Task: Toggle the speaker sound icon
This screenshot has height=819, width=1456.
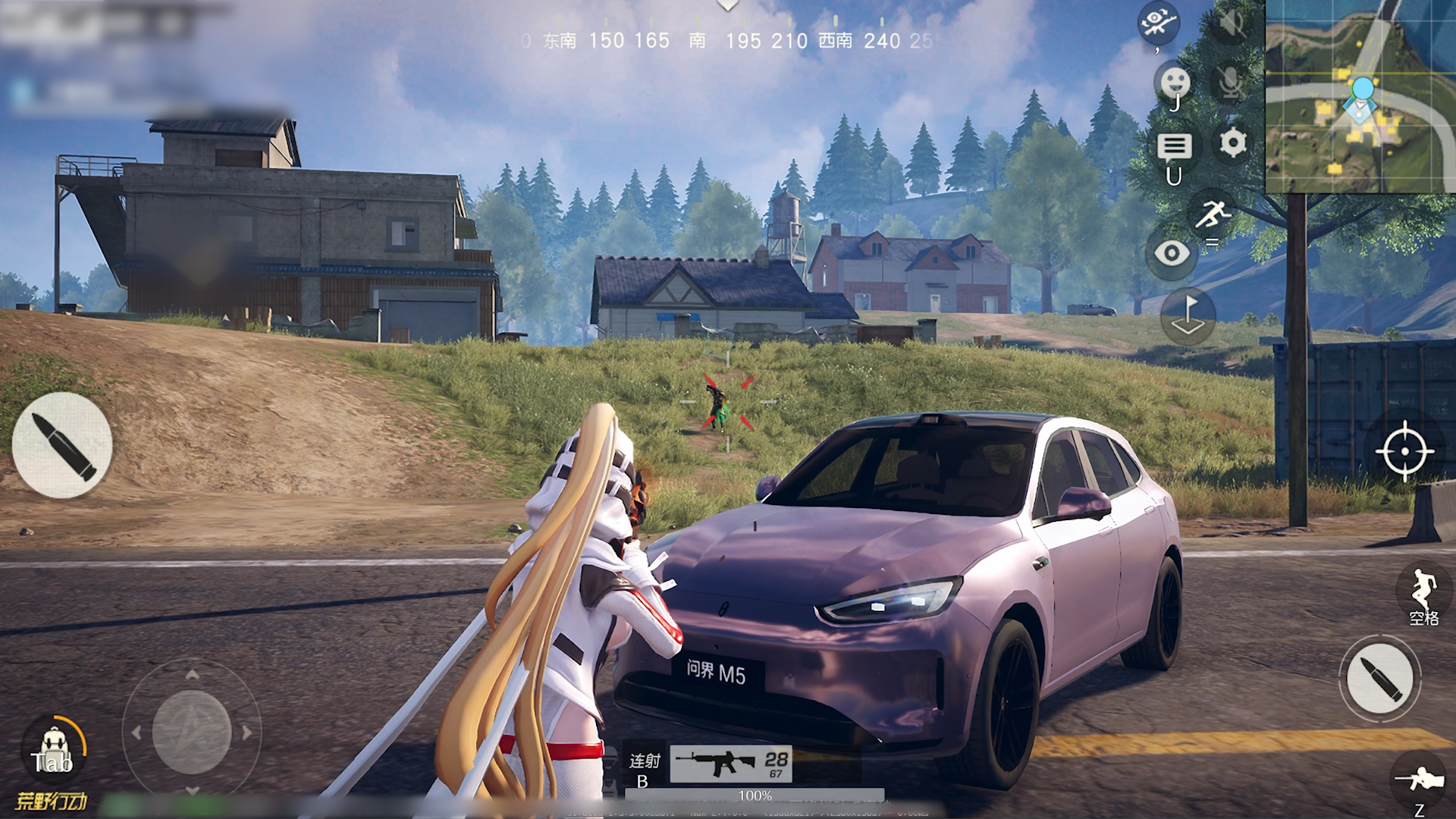Action: pos(1231,23)
